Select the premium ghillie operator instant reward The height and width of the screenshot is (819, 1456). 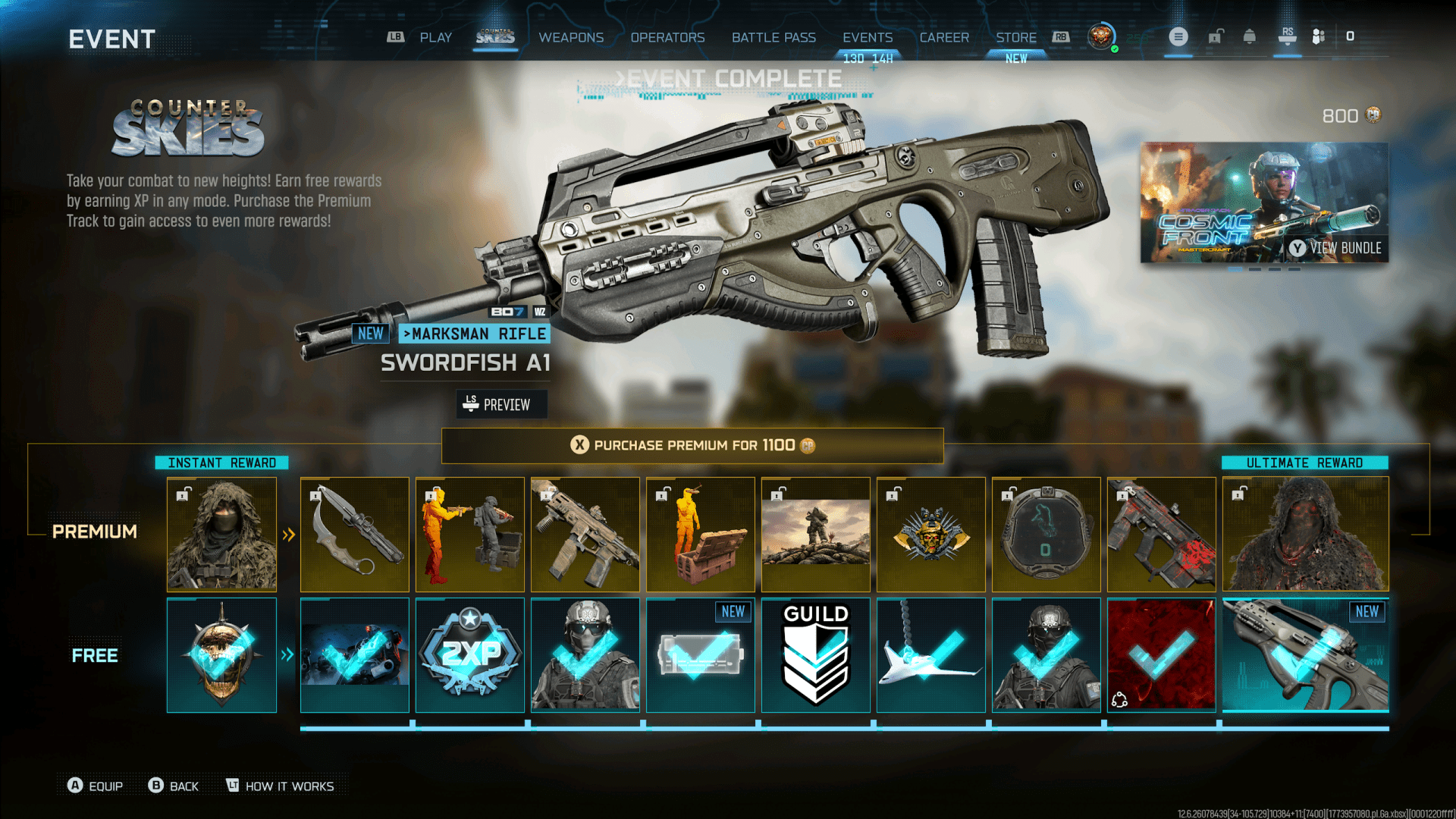point(221,534)
